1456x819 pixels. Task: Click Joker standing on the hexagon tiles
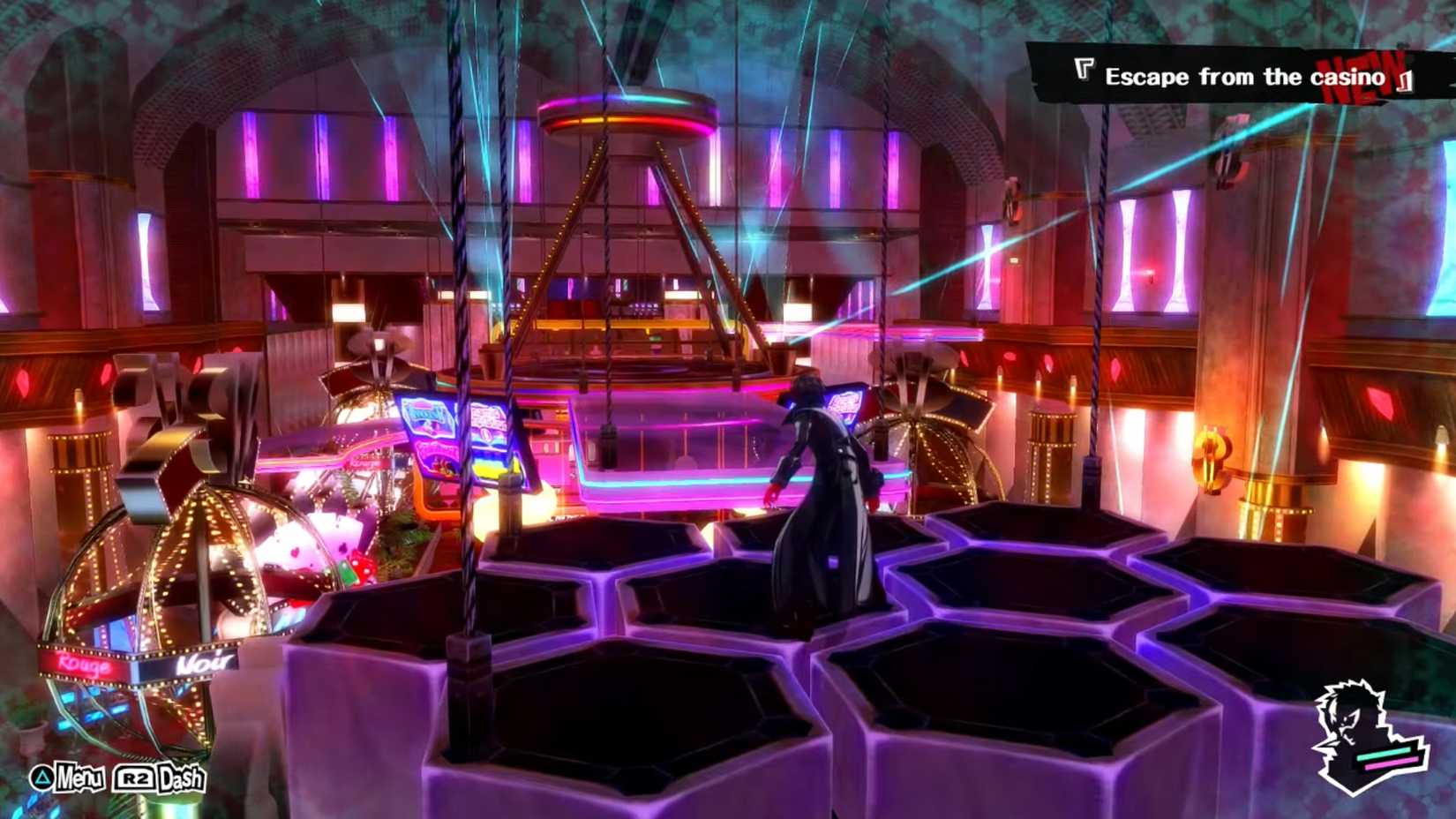tap(821, 494)
